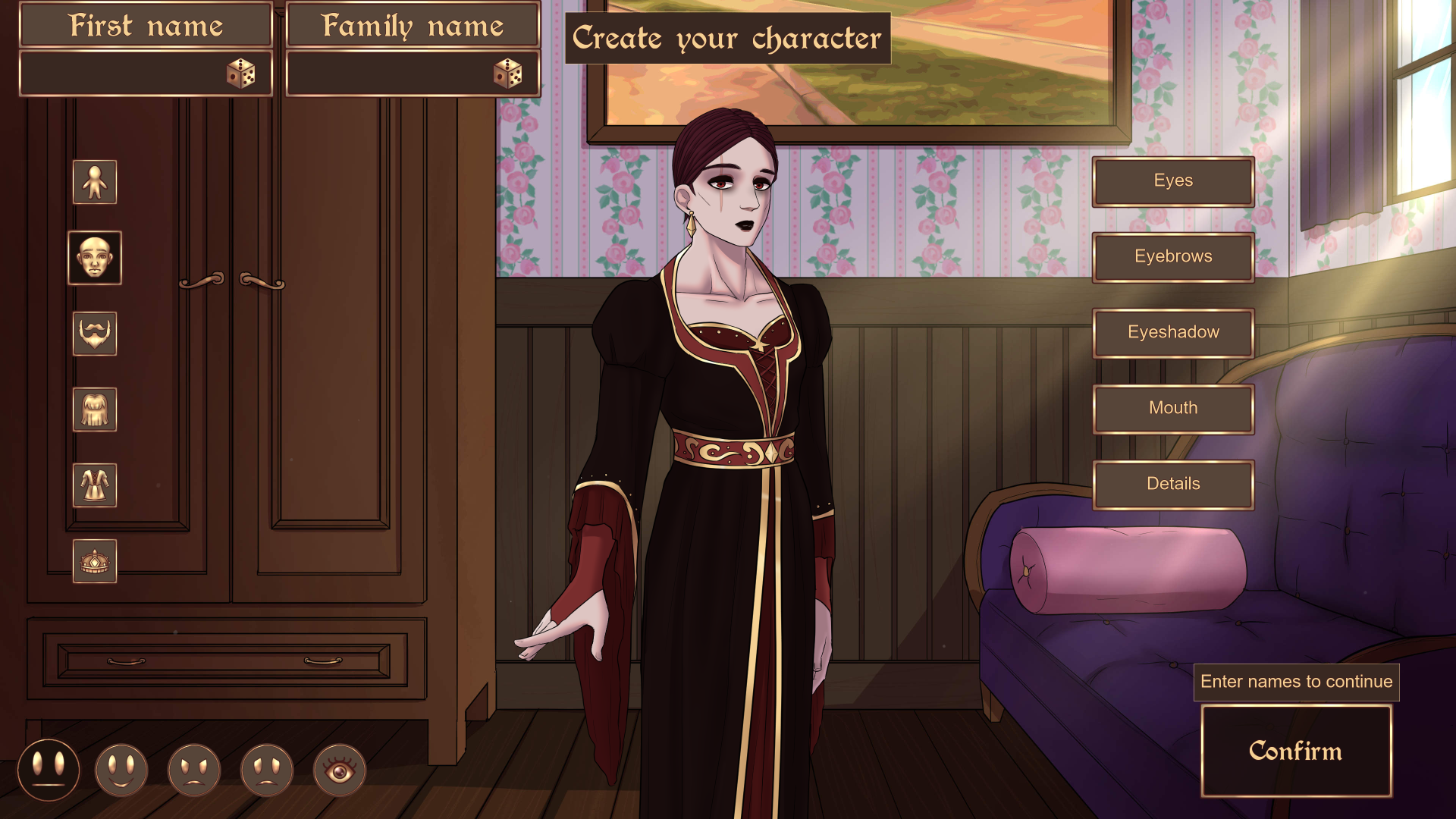The image size is (1456, 819).
Task: Open the hairstyle customization category
Action: coord(94,409)
